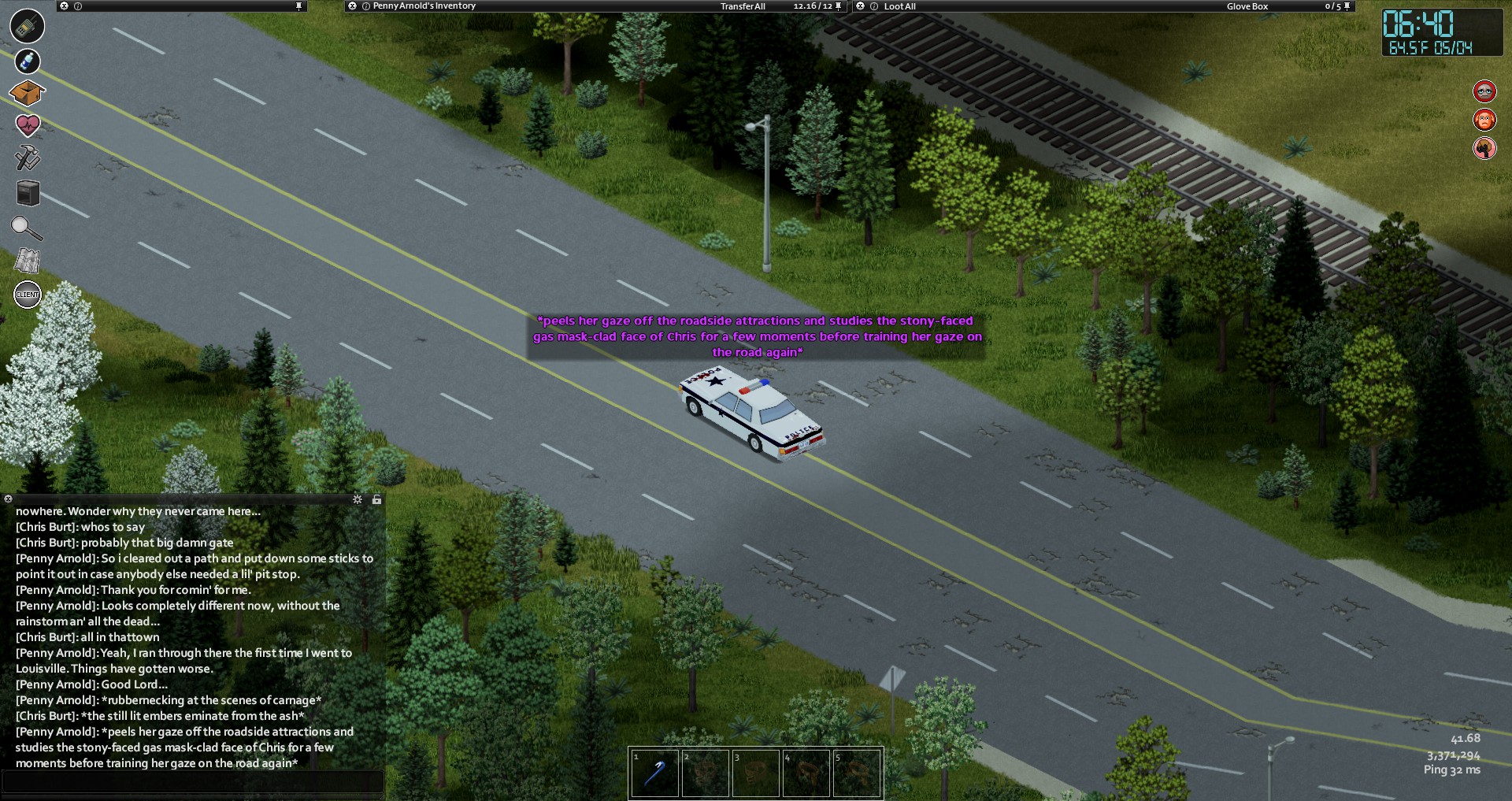Open the folded map icon
1512x801 pixels.
[x=27, y=261]
